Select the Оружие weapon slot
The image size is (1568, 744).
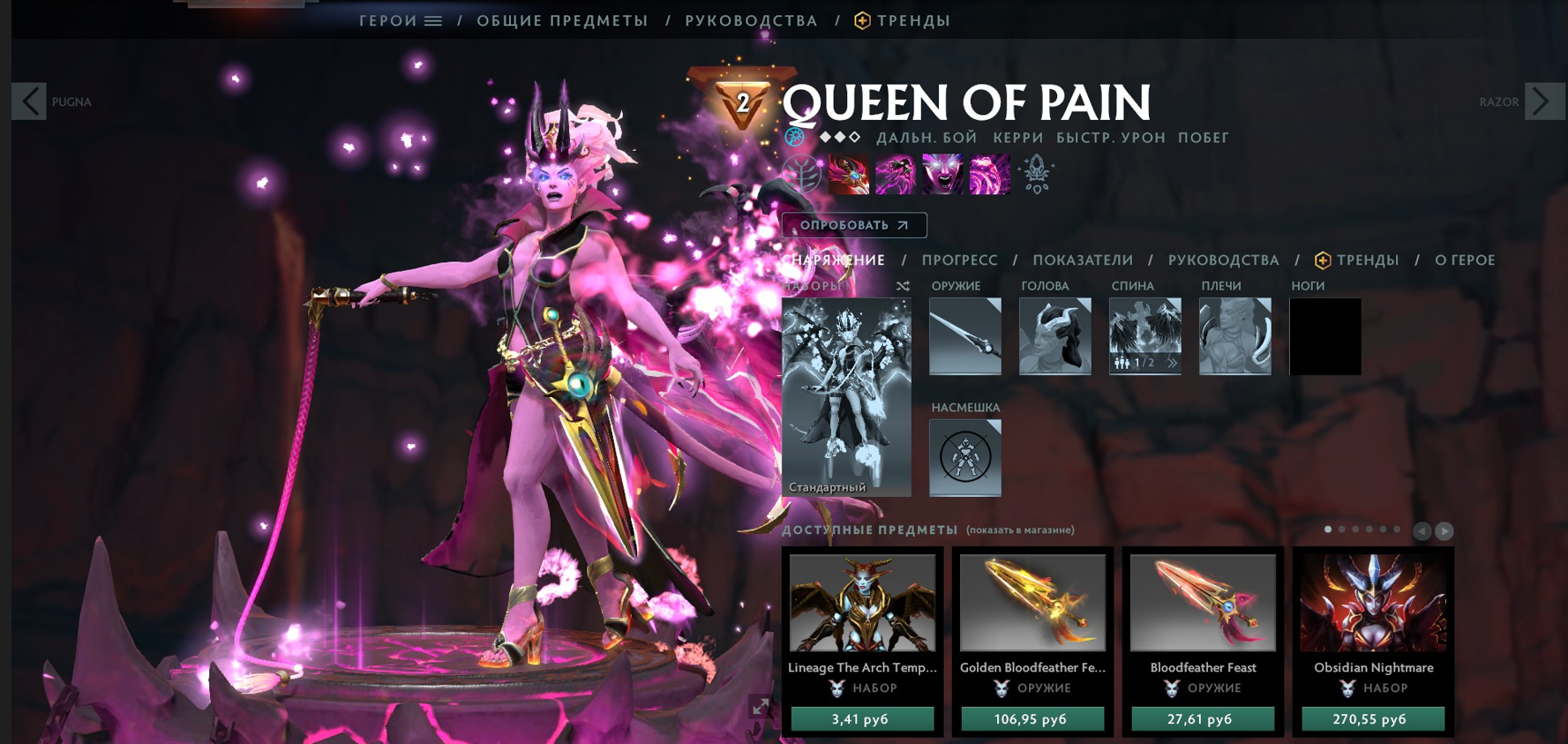coord(964,336)
